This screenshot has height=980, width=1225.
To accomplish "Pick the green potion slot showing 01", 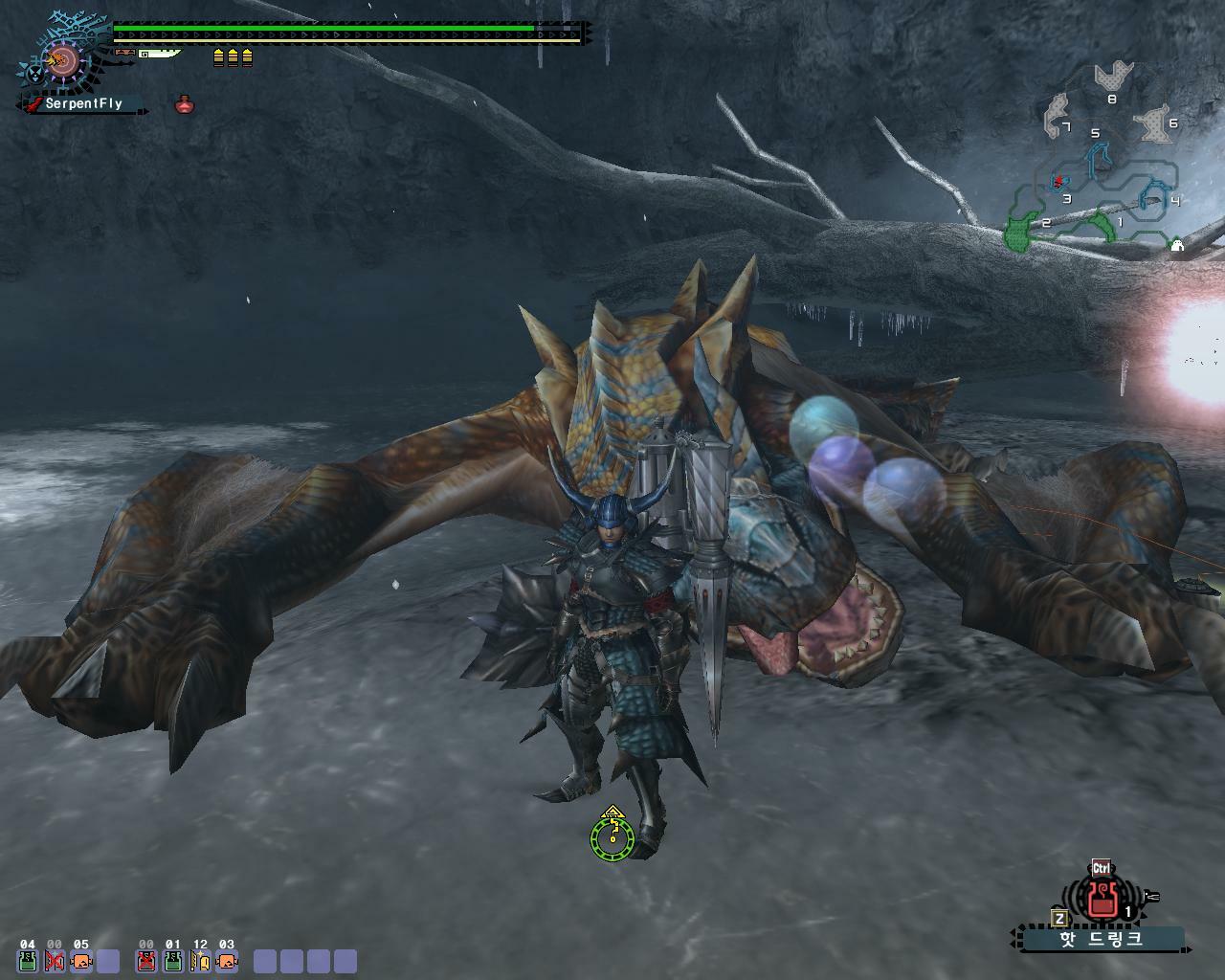I will [173, 960].
